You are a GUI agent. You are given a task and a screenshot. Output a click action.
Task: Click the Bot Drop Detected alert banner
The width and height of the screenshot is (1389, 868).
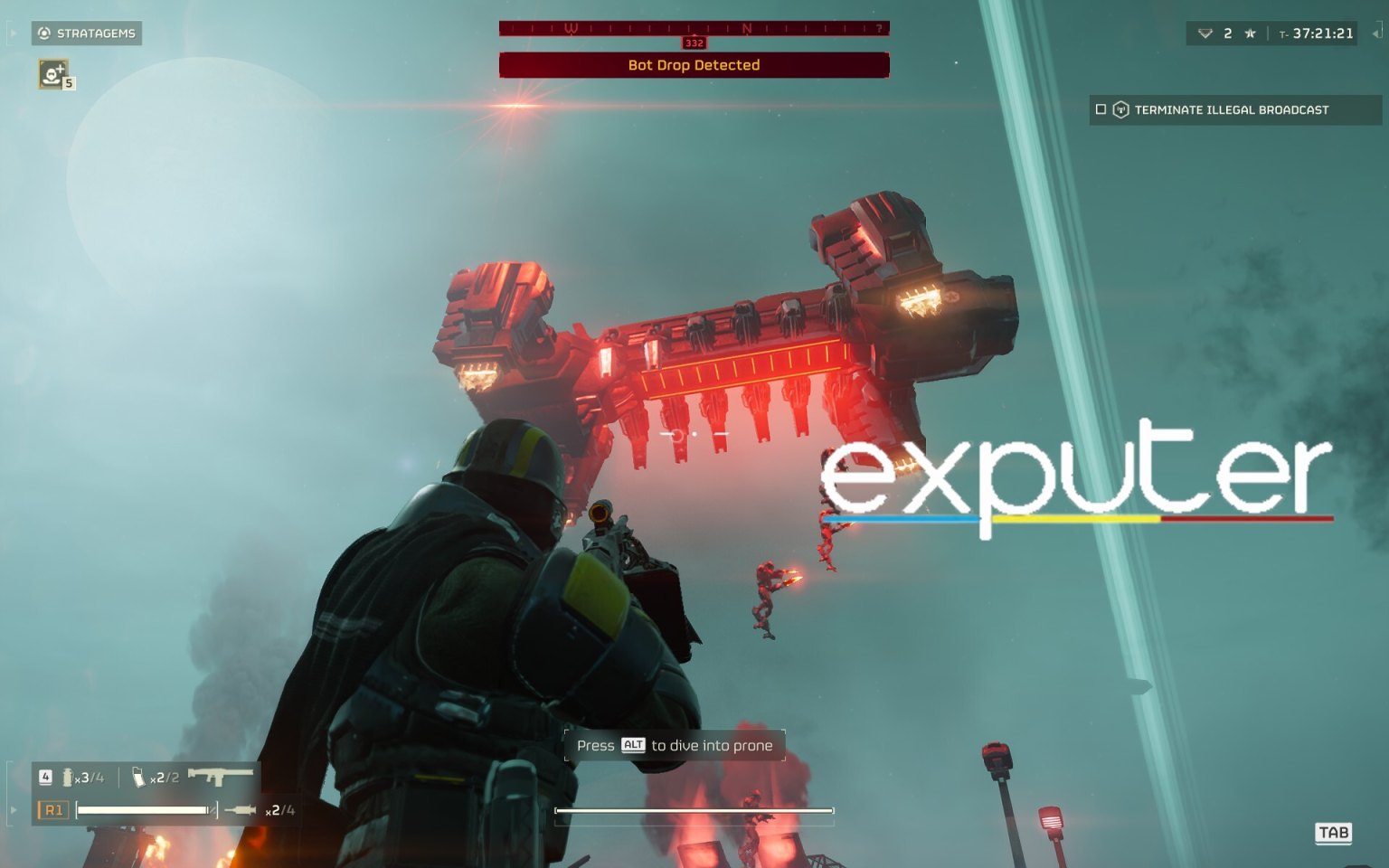(x=694, y=65)
